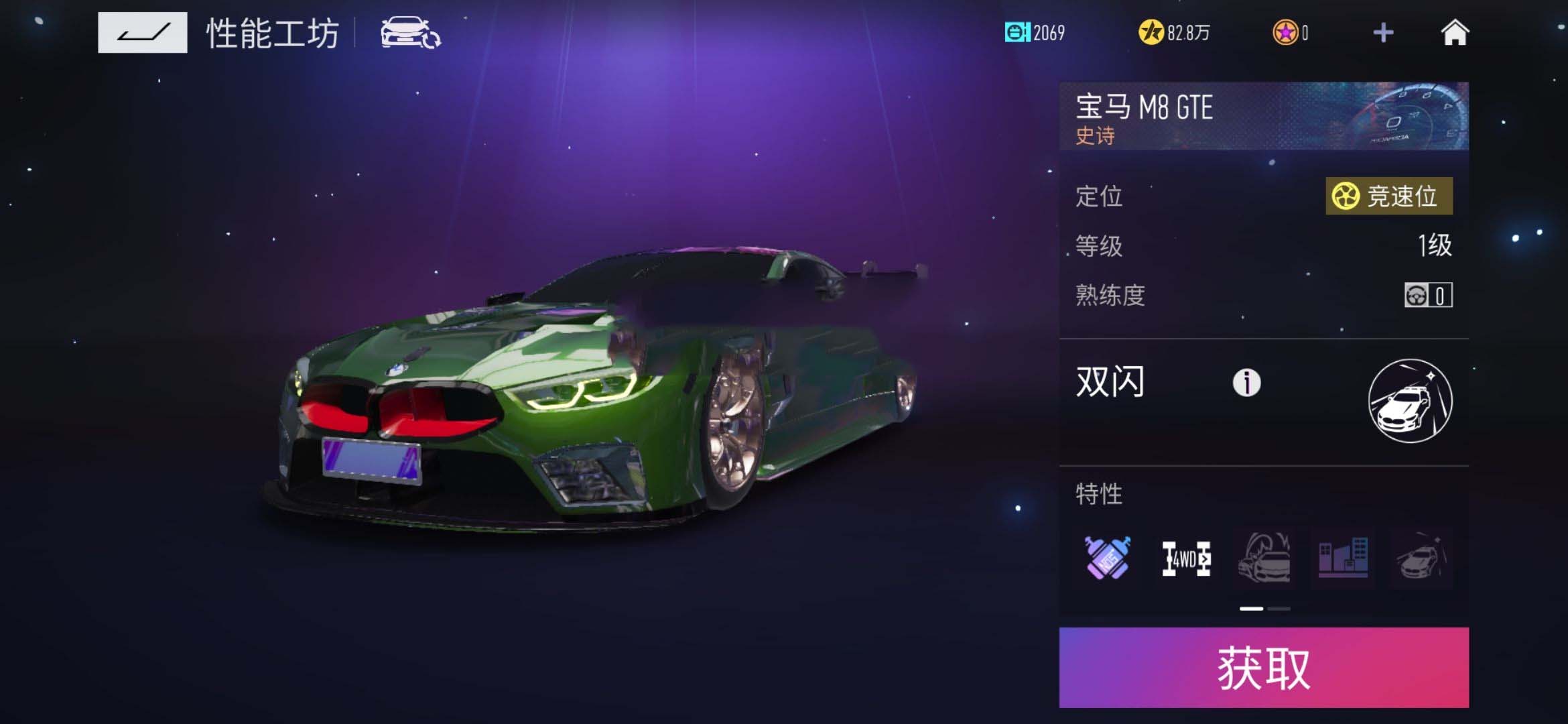Viewport: 1568px width, 724px height.
Task: Open the car swap garage icon
Action: [410, 33]
